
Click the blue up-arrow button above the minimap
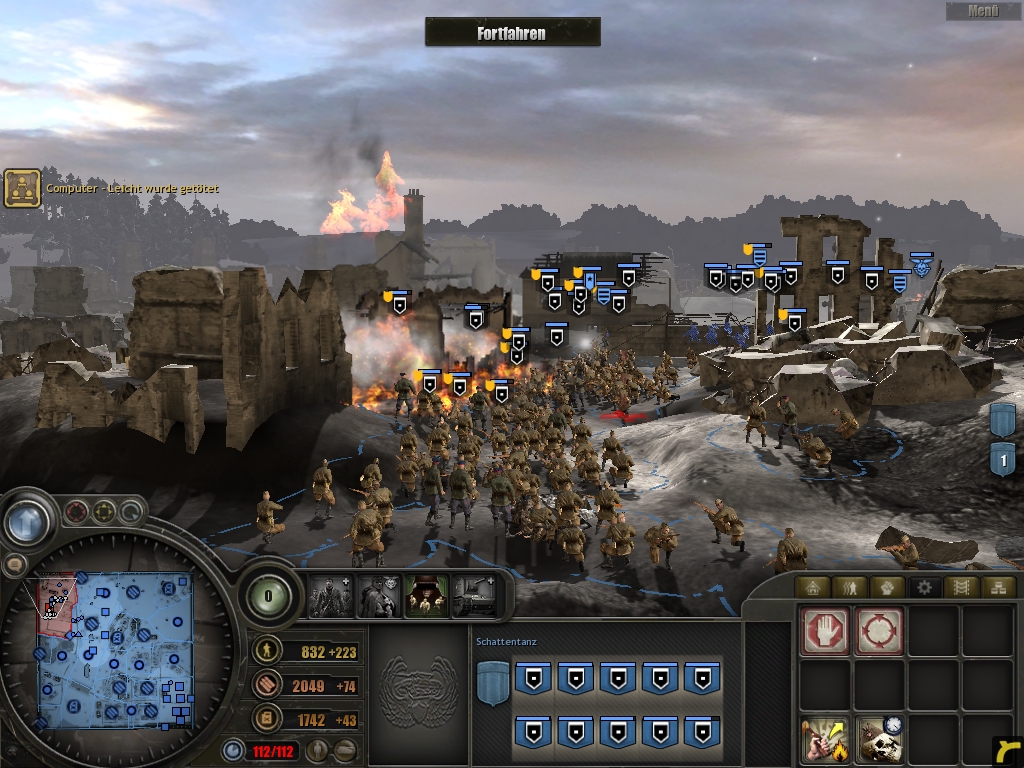pyautogui.click(x=27, y=521)
